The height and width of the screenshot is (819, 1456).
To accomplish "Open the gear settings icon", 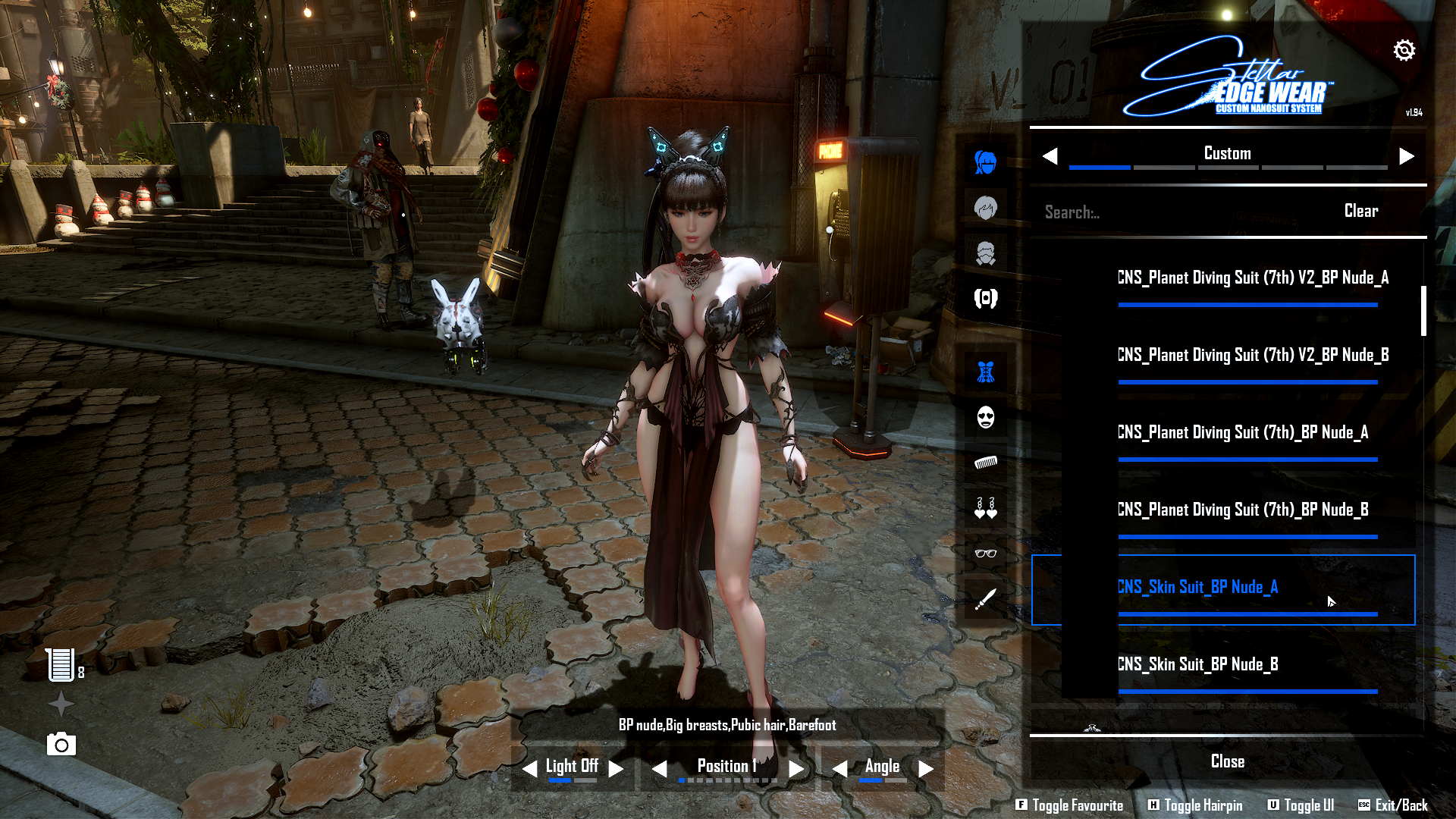I will pos(1404,51).
